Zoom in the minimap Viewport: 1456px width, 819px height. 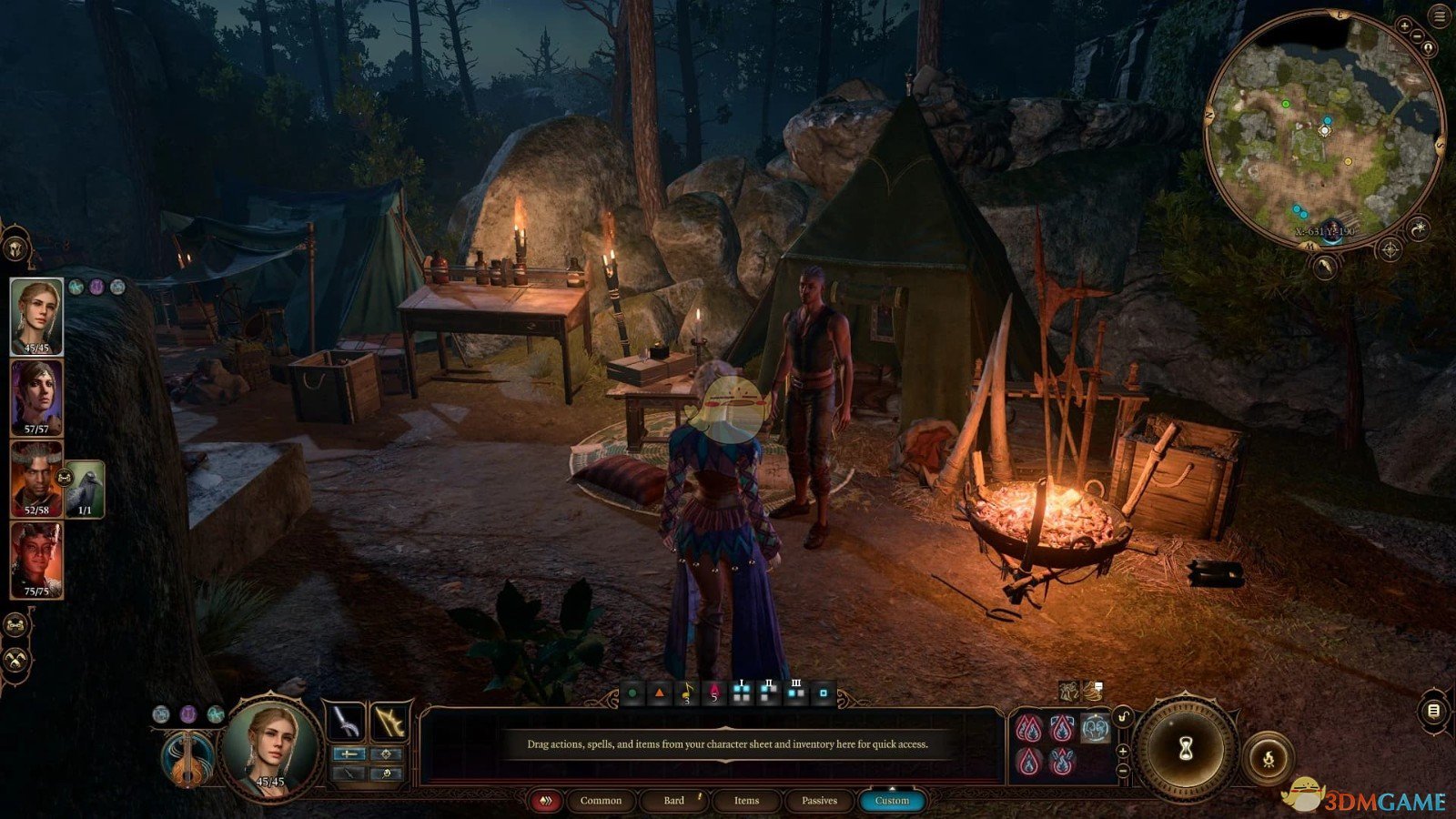(1406, 26)
